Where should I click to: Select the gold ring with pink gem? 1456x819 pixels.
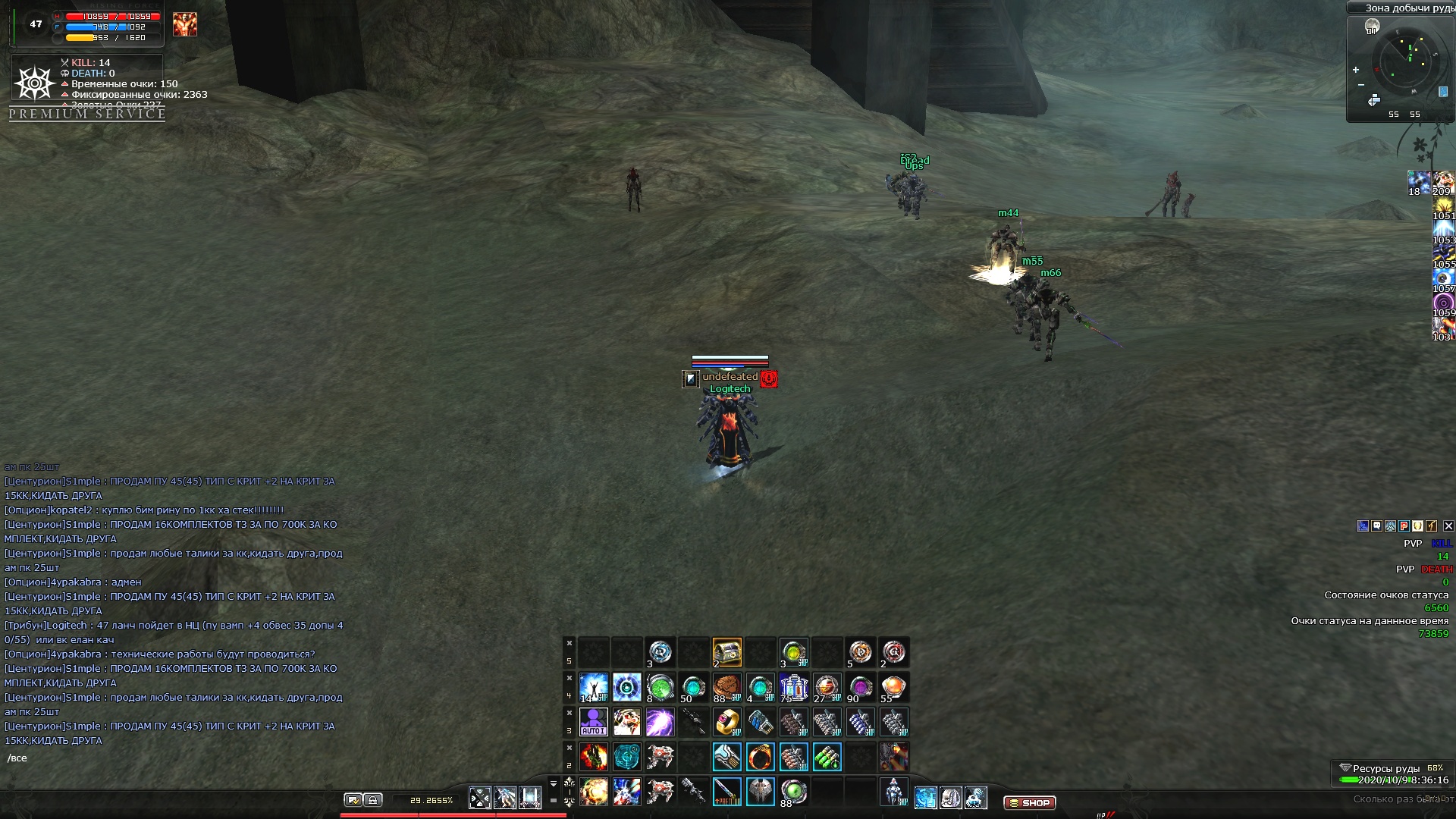point(726,722)
